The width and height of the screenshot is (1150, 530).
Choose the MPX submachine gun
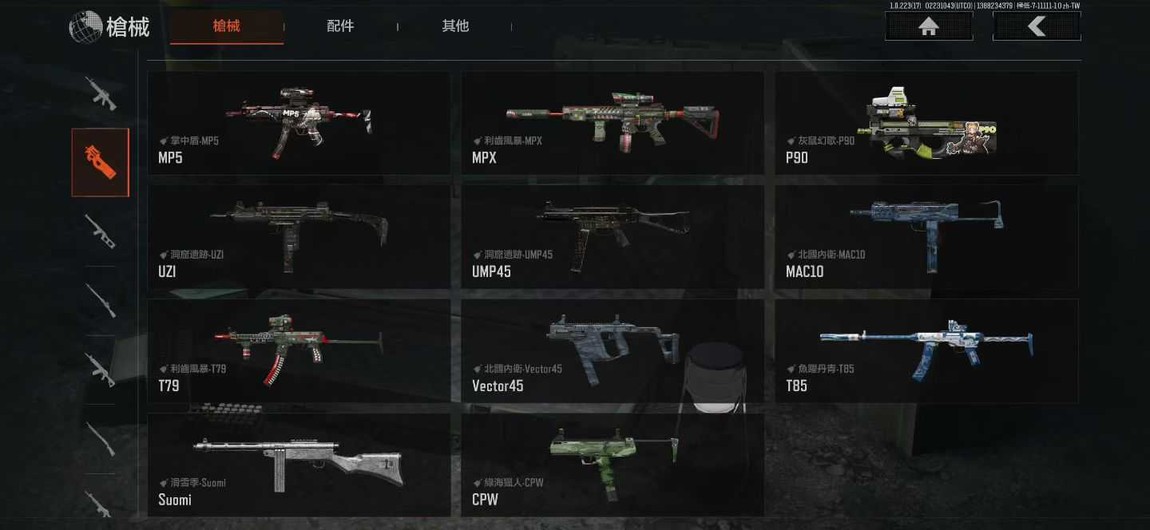[612, 123]
